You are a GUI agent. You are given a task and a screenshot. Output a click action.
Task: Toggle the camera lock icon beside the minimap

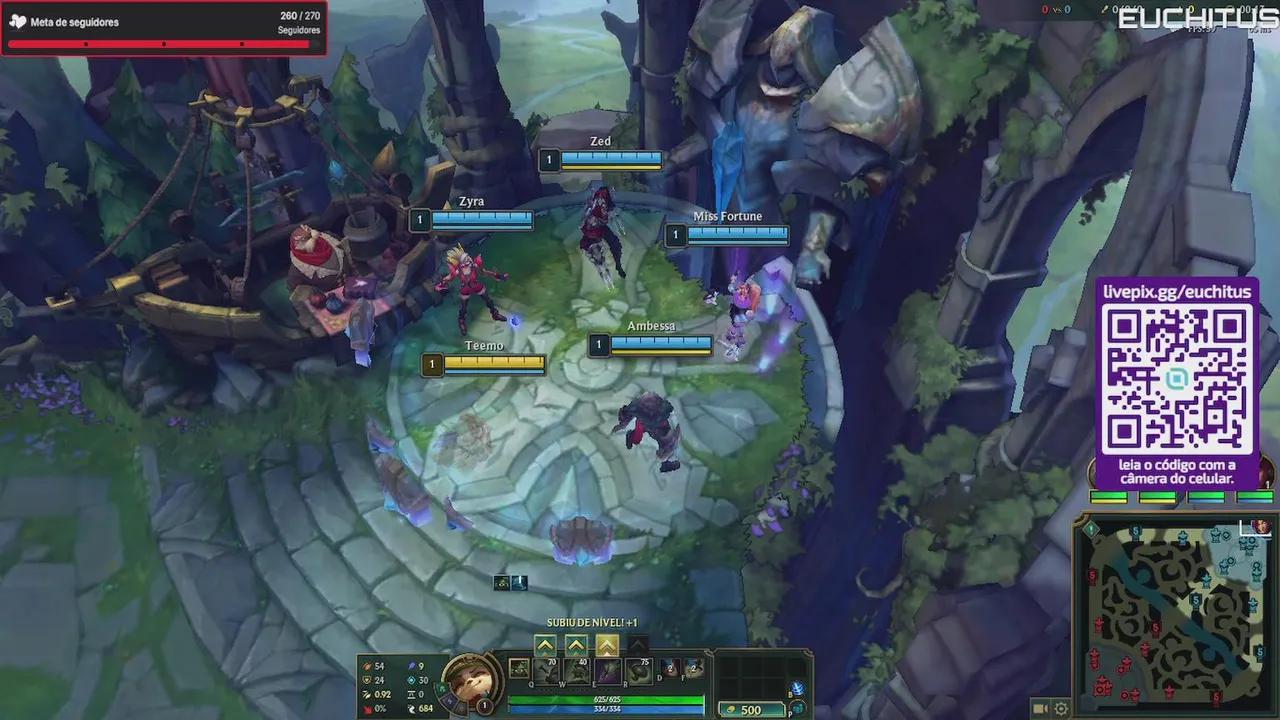click(x=1038, y=709)
